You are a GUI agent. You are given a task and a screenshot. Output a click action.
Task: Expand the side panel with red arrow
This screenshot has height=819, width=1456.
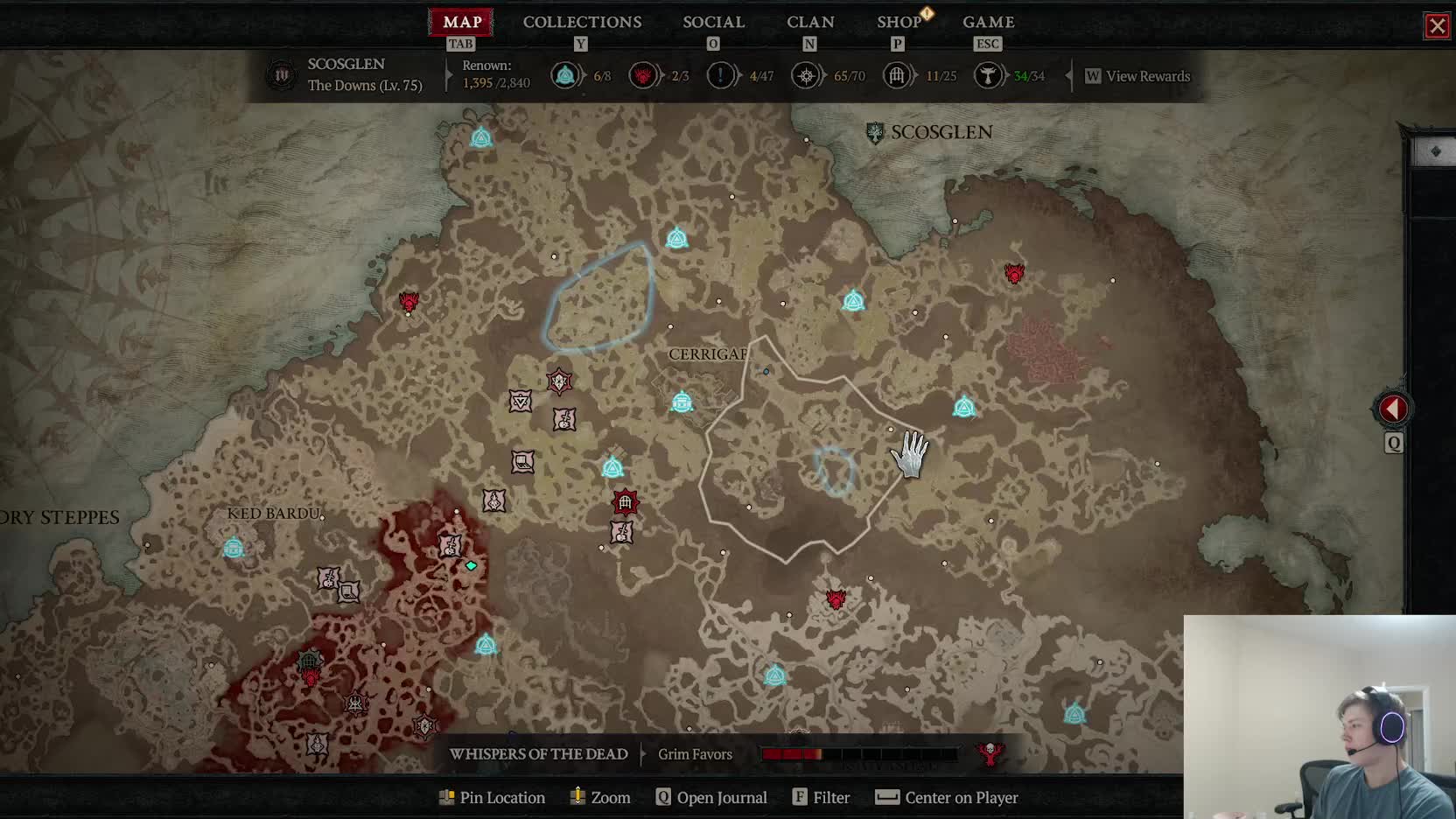[1392, 409]
